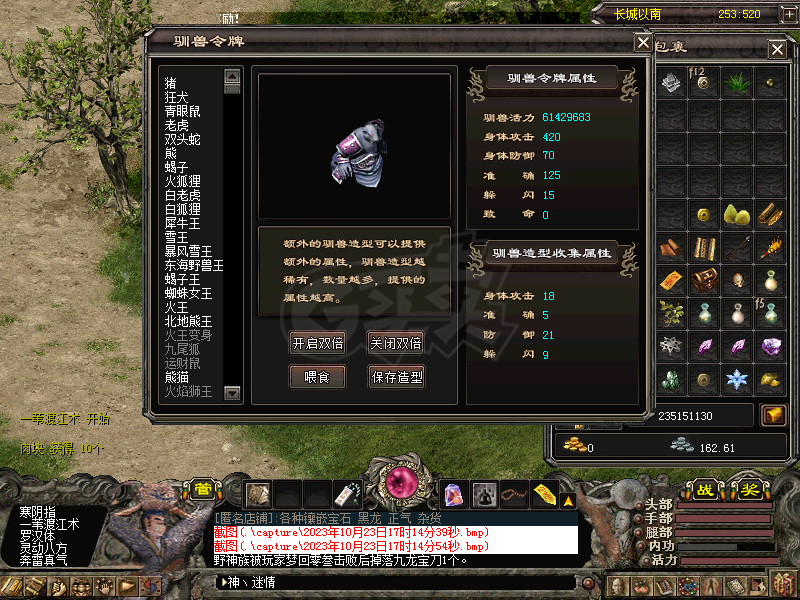800x600 pixels.
Task: Select the skull item in the inventory
Action: click(738, 281)
